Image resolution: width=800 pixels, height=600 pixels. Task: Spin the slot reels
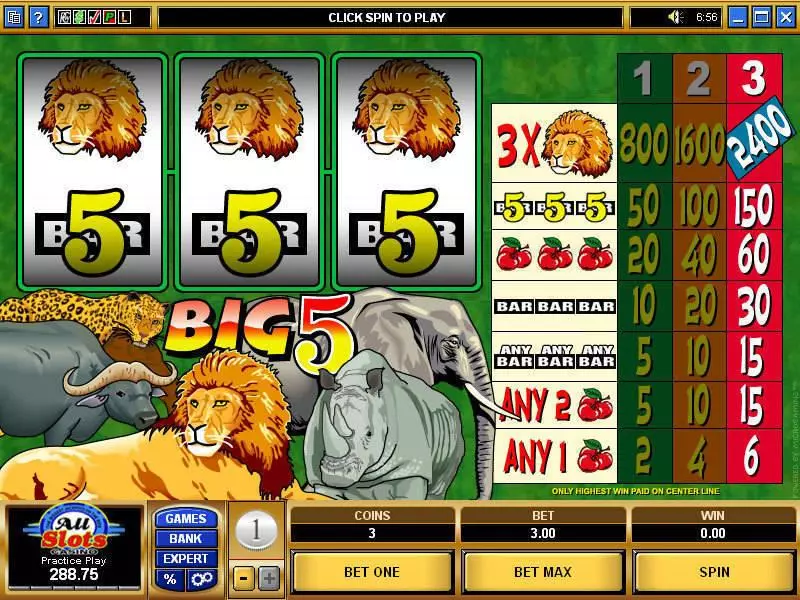tap(714, 572)
